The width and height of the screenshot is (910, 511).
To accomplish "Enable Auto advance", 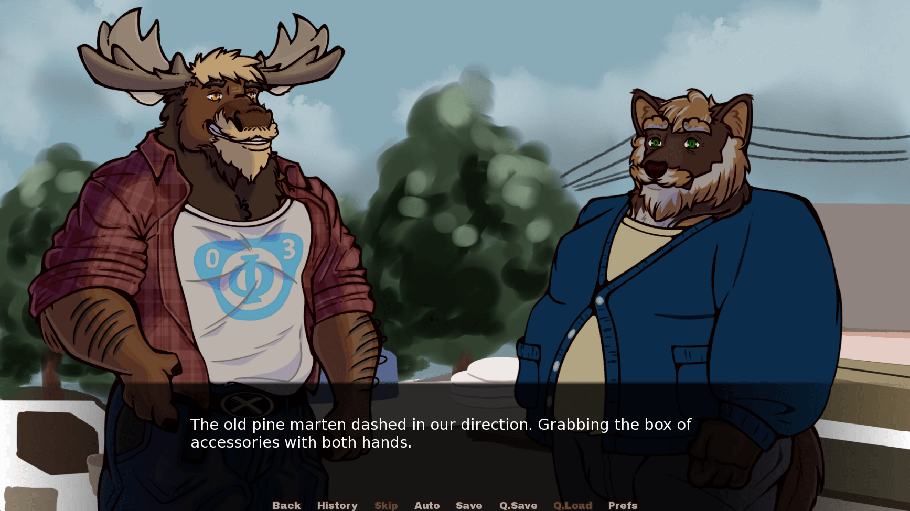I will tap(427, 505).
